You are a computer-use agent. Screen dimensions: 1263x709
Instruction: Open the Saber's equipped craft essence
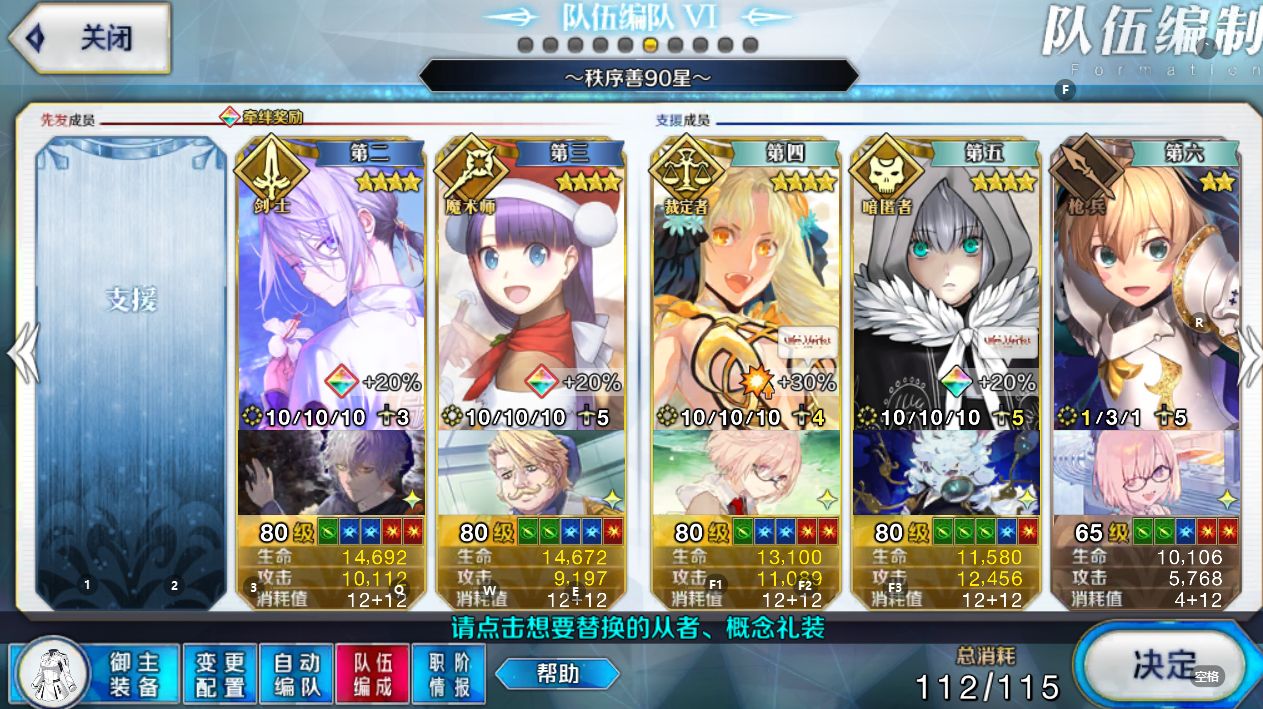331,473
